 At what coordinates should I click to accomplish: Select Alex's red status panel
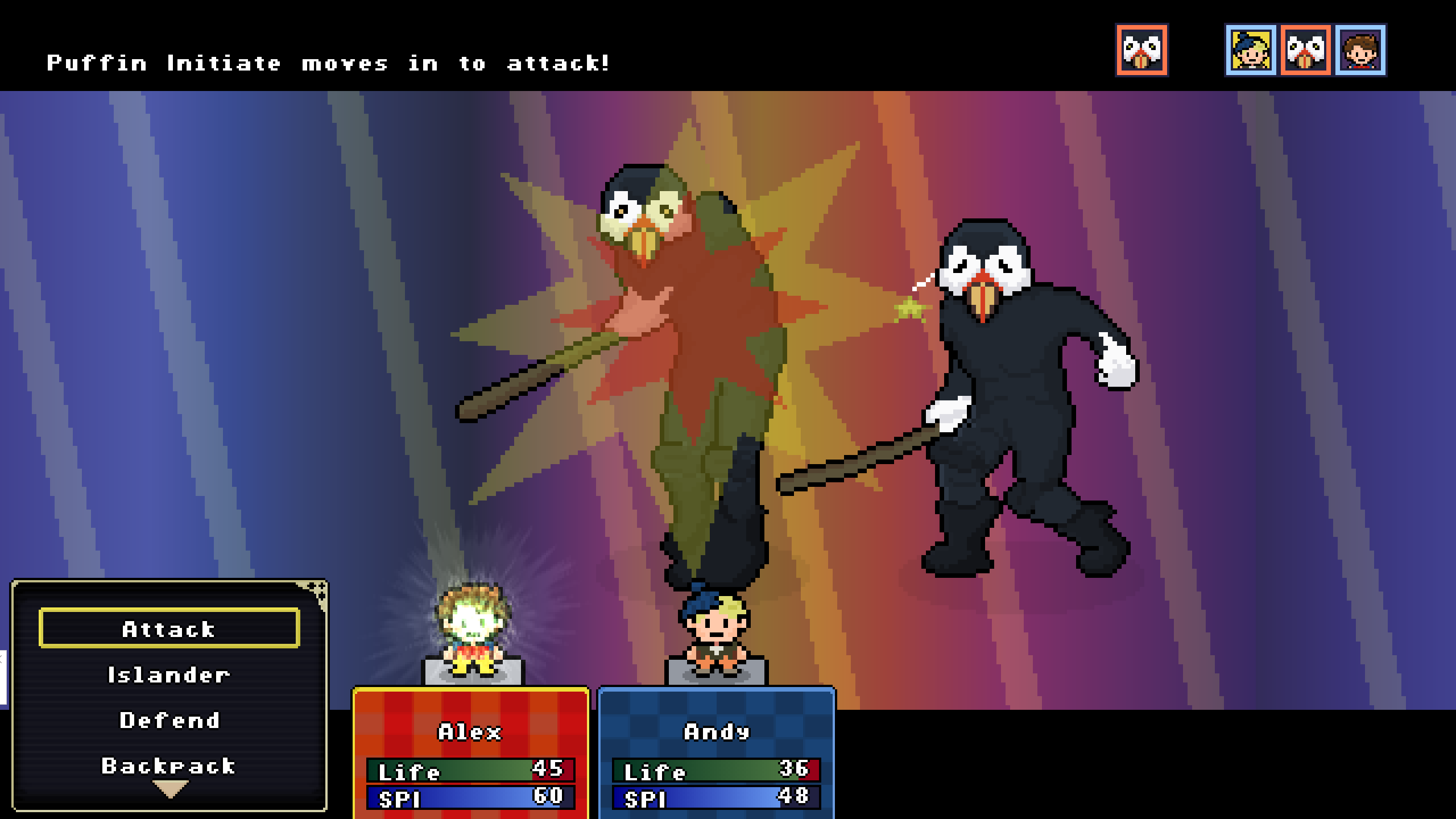(470, 752)
